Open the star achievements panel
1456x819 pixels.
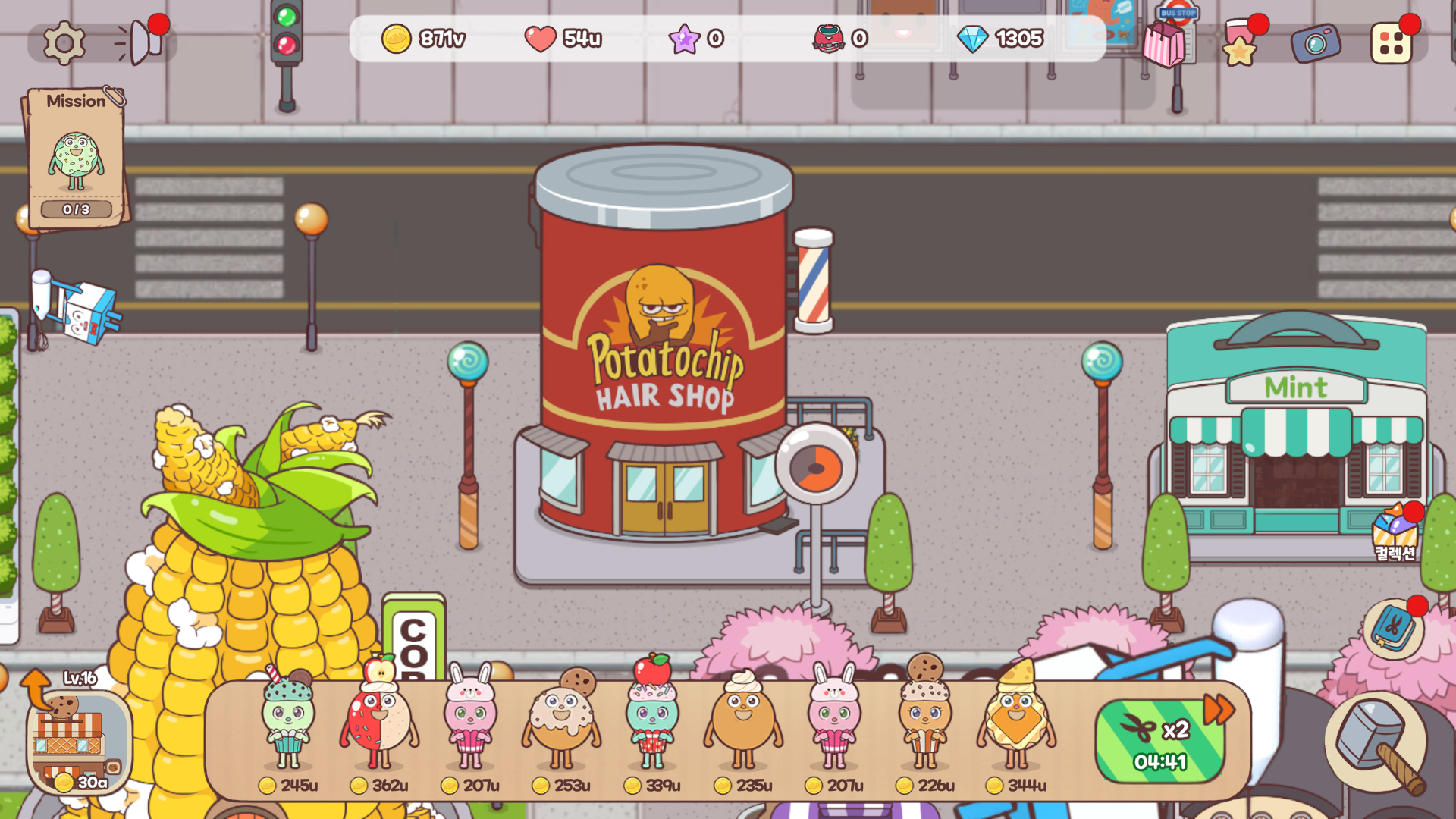click(x=1241, y=47)
